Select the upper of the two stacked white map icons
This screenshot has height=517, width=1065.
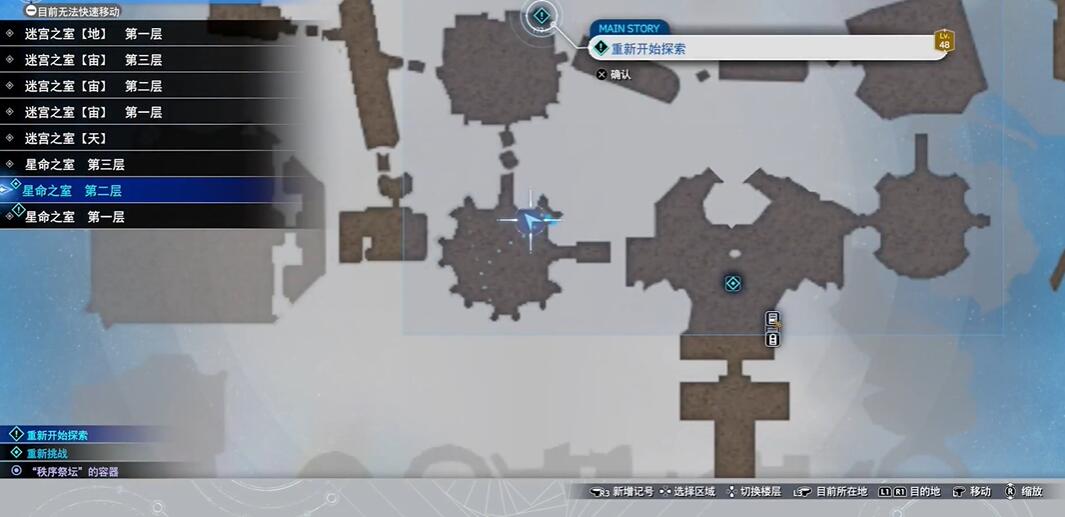coord(772,319)
